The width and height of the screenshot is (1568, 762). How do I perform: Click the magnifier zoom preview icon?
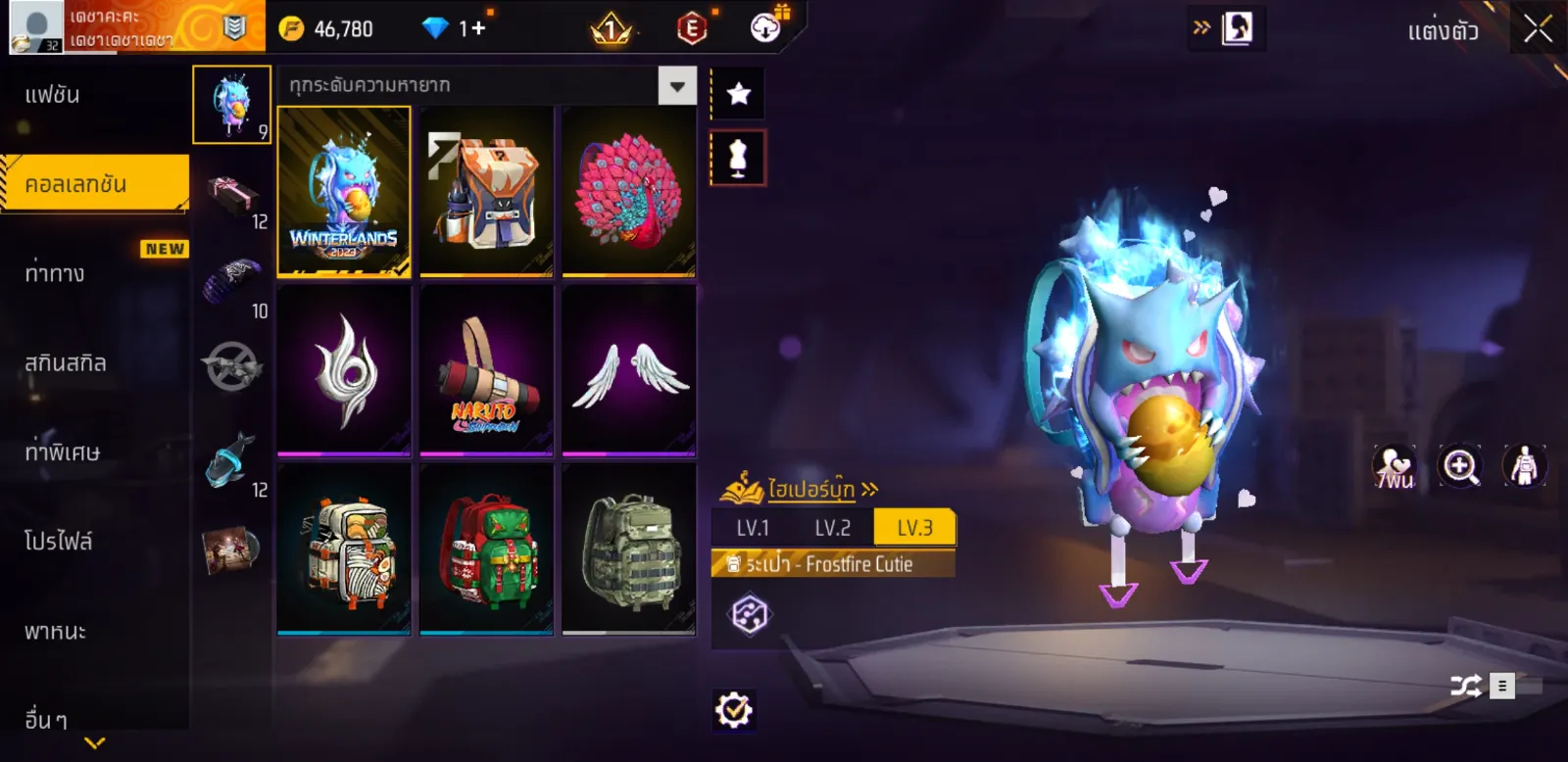click(x=1459, y=466)
